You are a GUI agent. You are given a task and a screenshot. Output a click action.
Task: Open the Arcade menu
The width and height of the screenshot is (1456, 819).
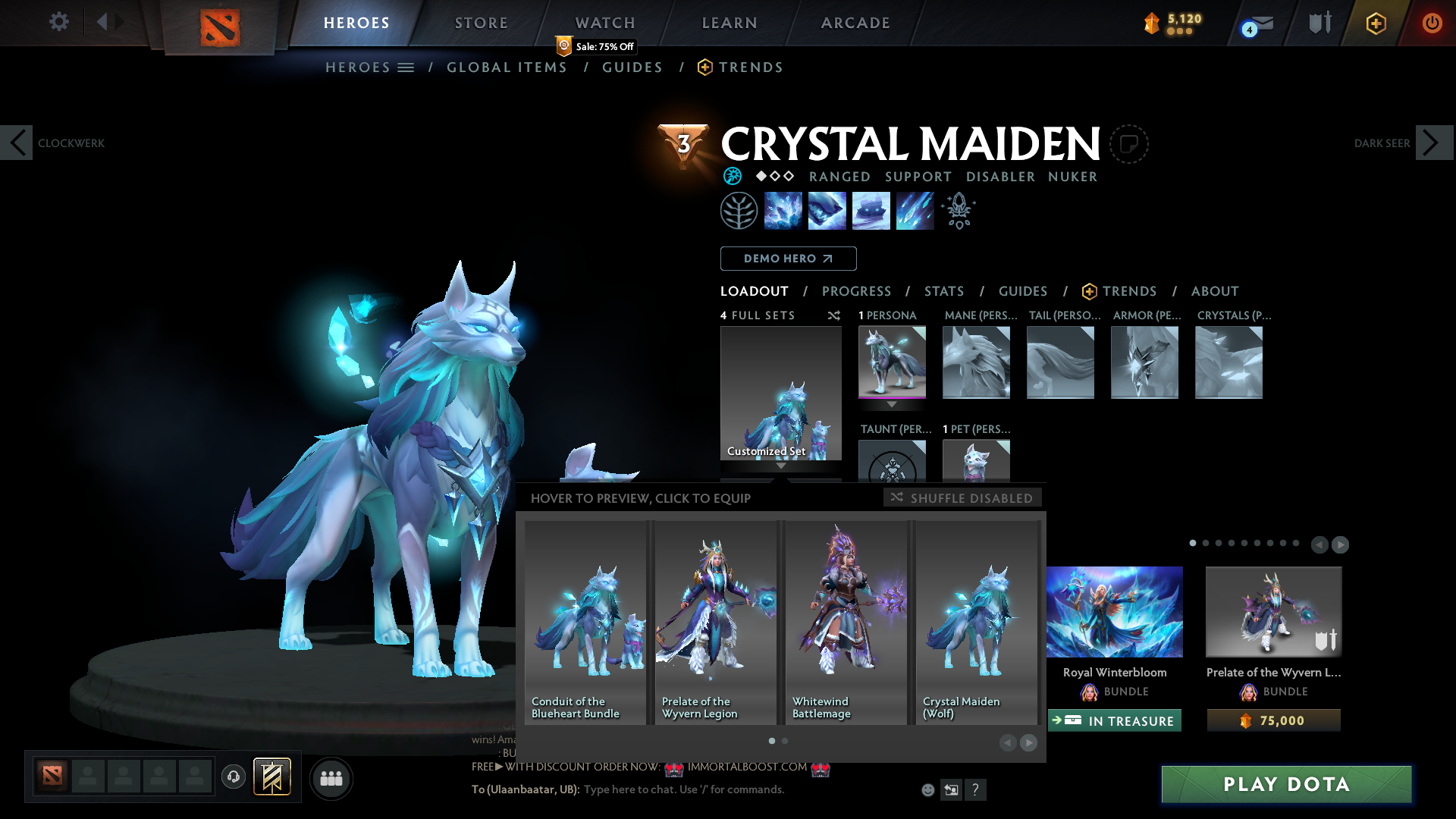click(855, 23)
